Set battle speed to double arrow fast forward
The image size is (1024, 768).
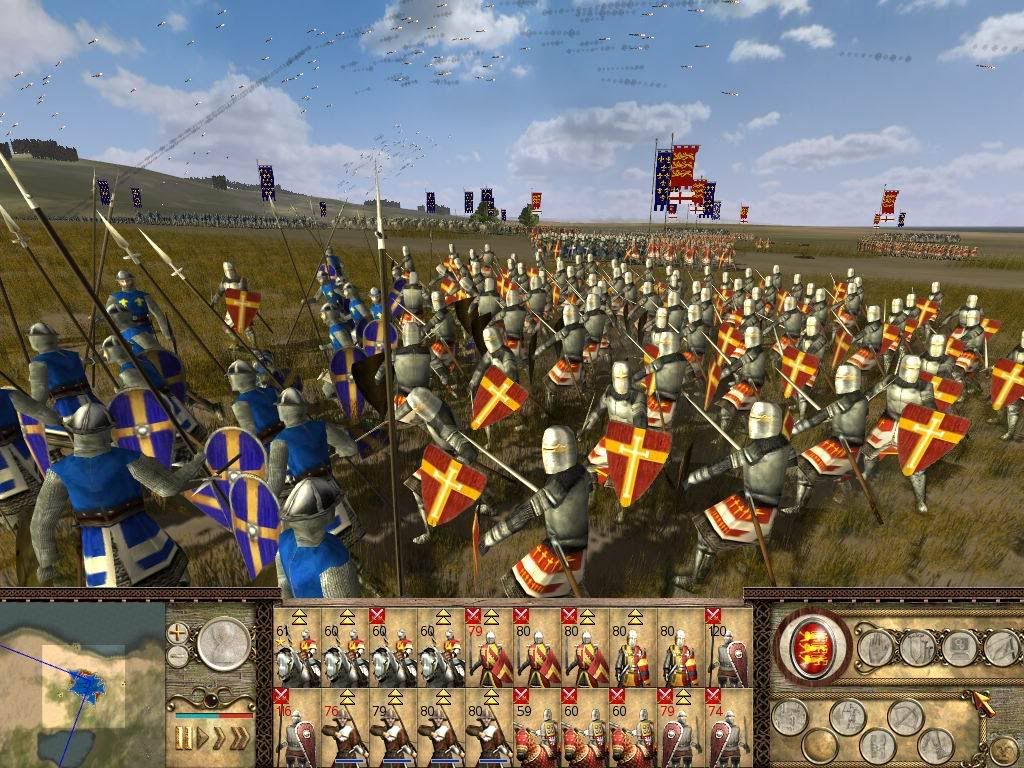click(218, 739)
